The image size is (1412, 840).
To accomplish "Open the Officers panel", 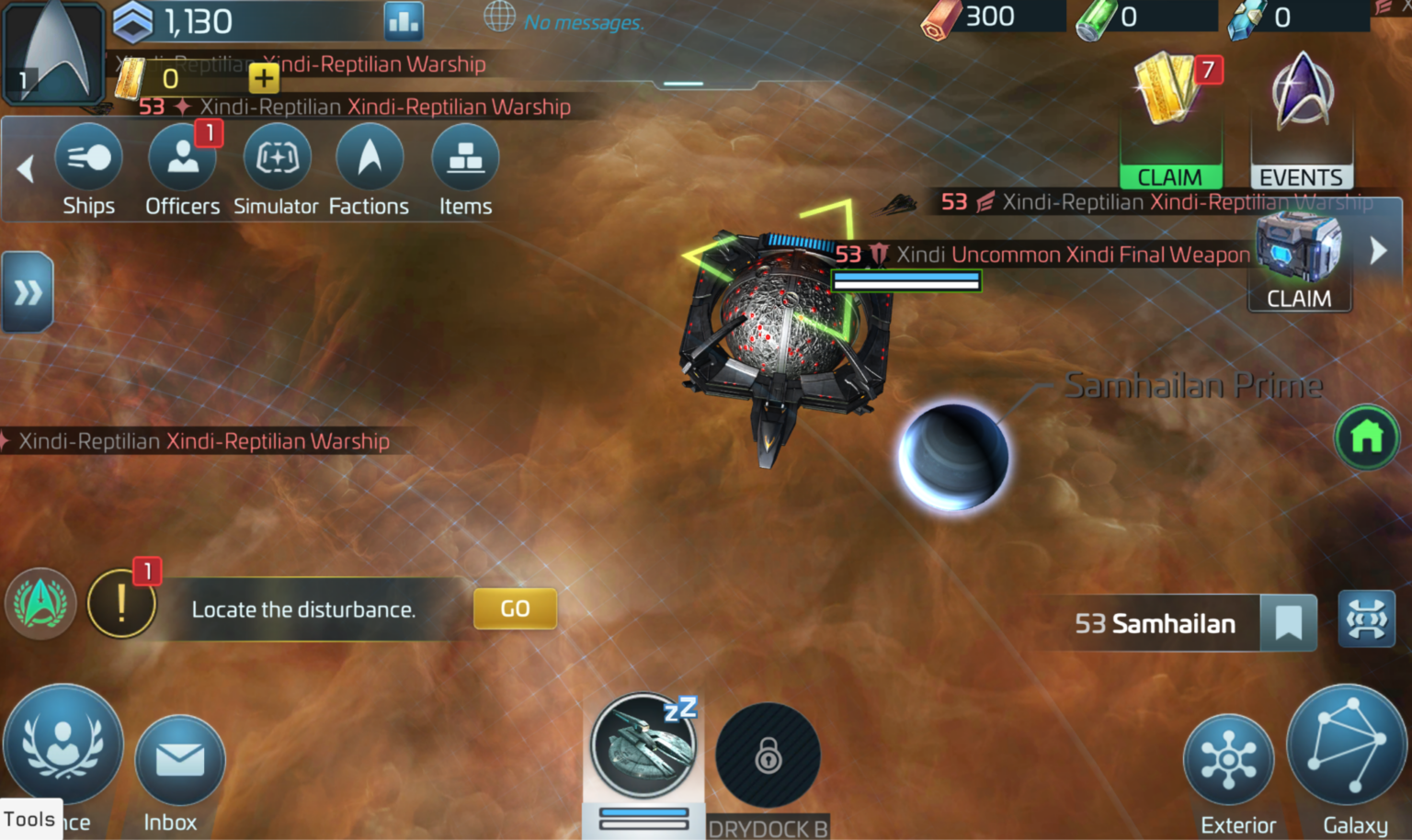I will [182, 170].
